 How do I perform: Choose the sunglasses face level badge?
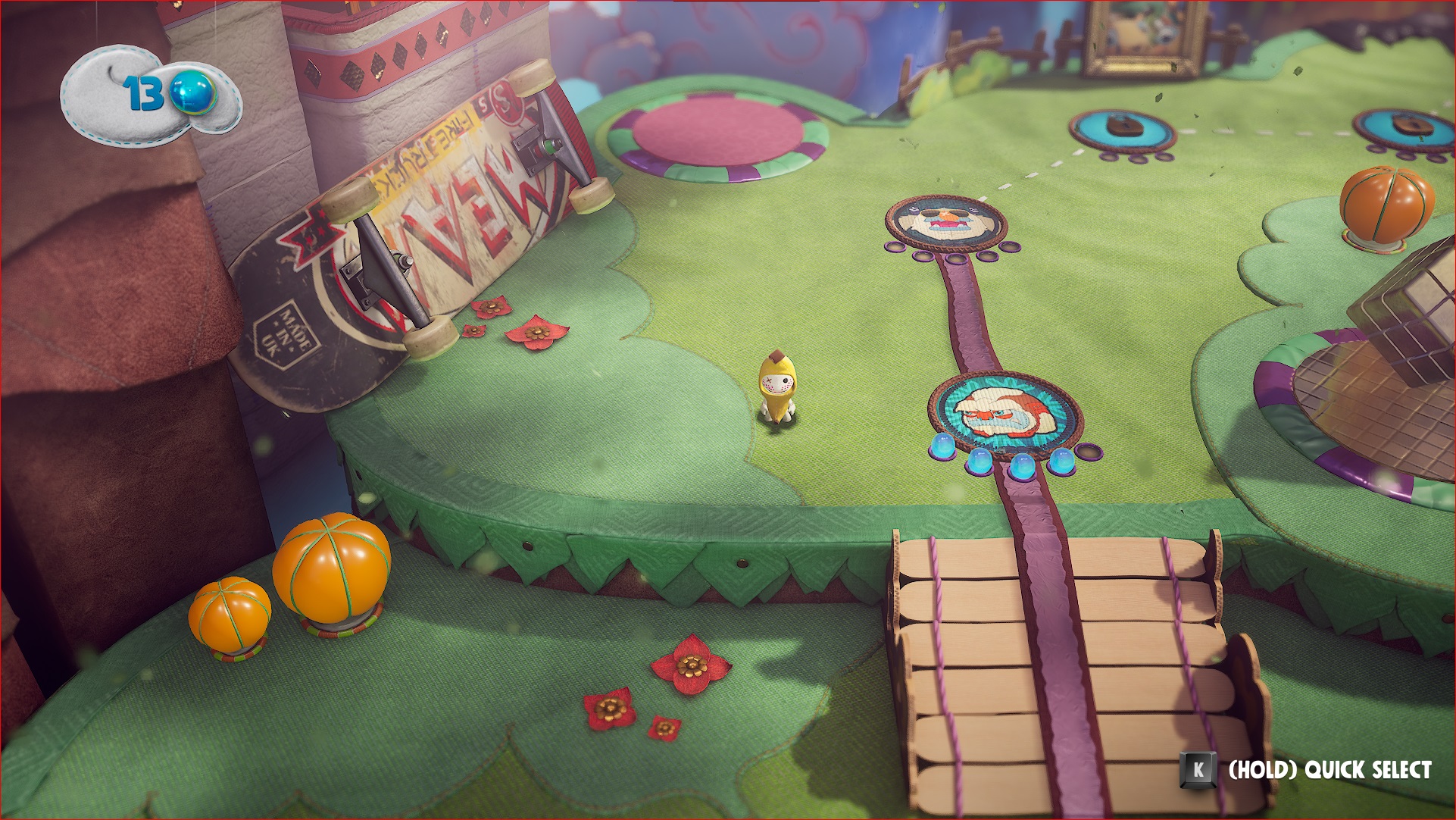click(x=946, y=221)
